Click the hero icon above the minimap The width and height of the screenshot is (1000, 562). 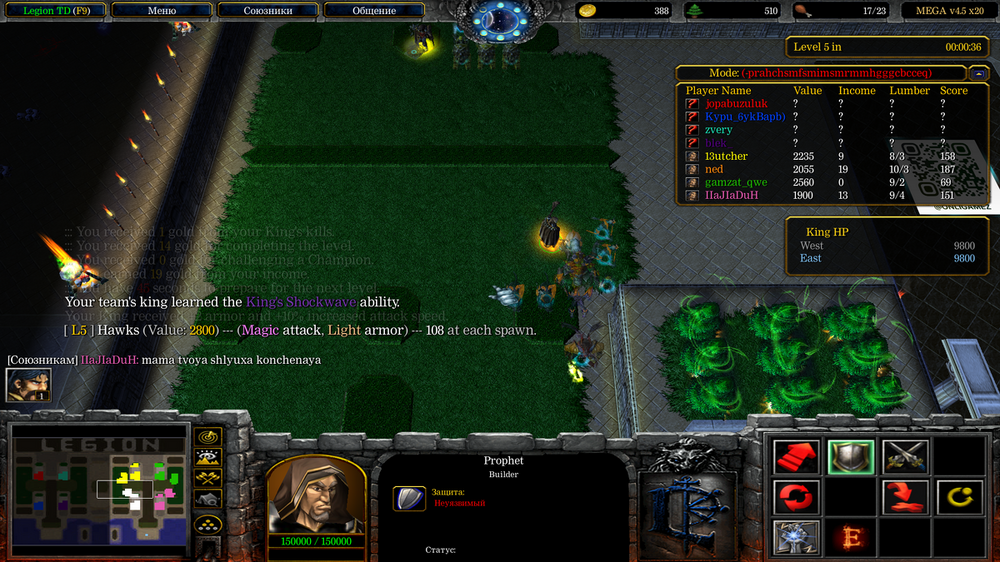[x=28, y=385]
